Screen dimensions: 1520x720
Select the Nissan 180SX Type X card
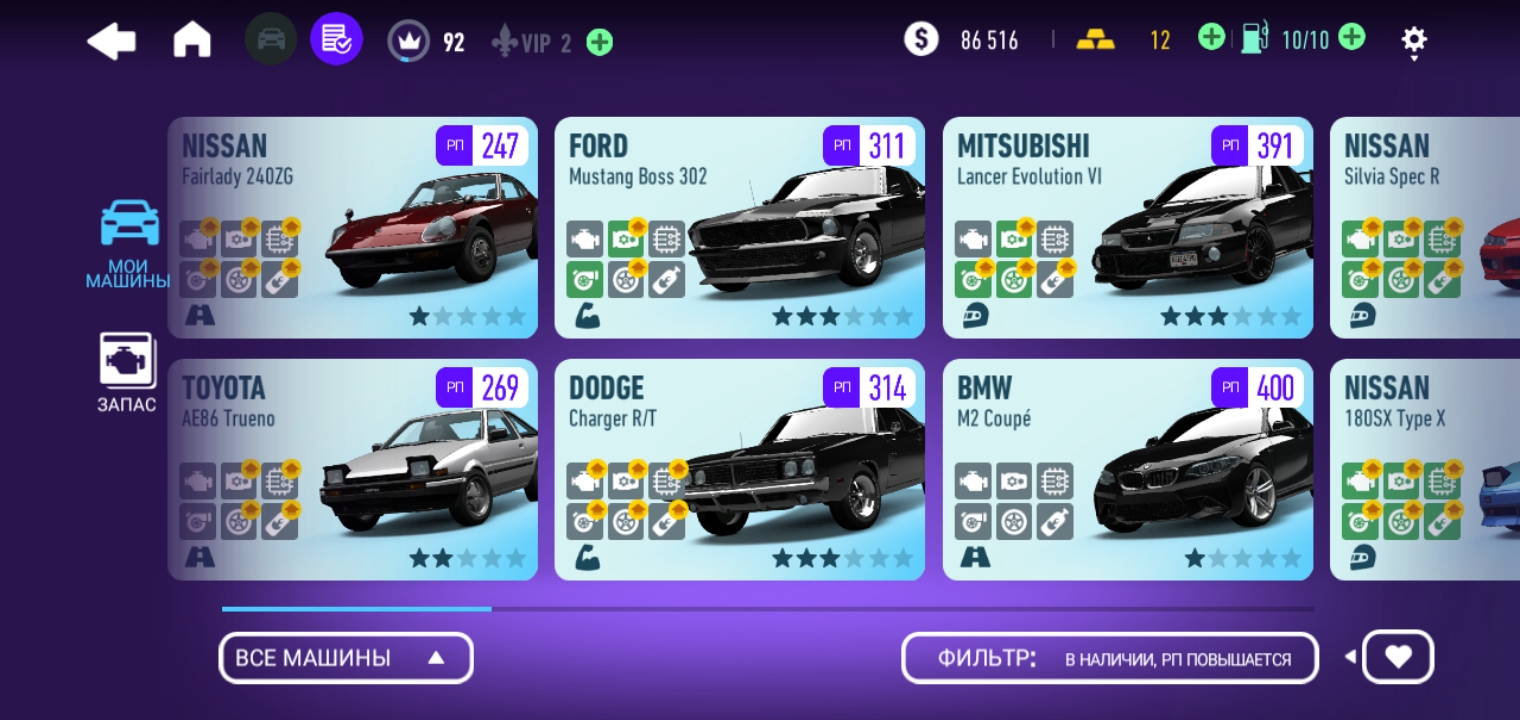click(x=1425, y=470)
